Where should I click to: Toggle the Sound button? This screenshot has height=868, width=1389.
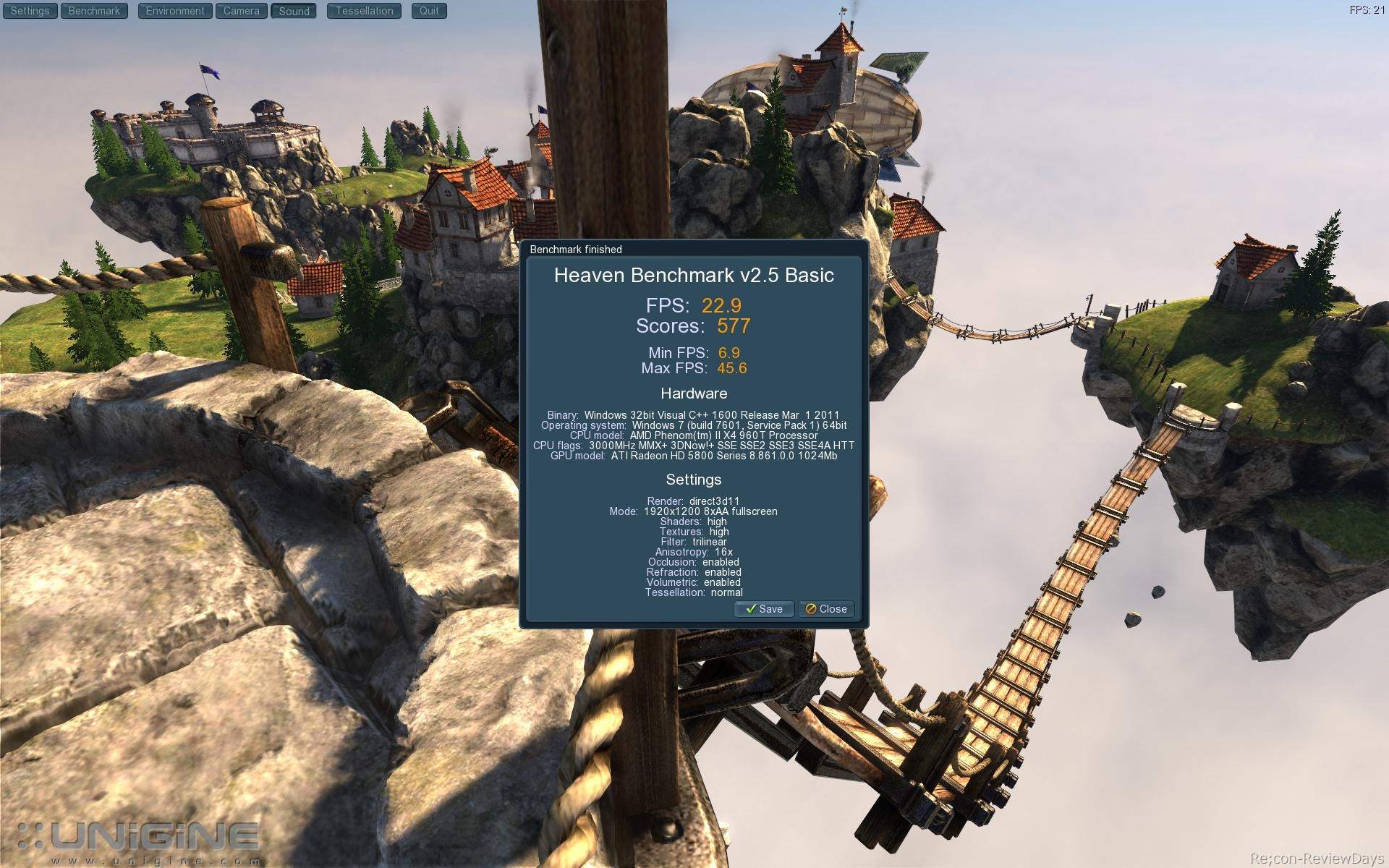coord(294,11)
